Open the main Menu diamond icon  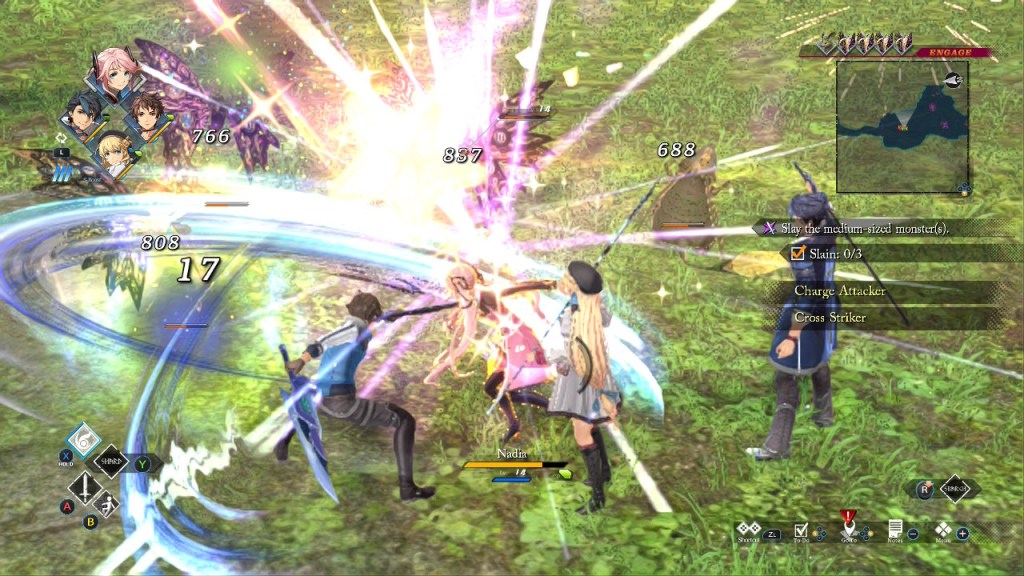pyautogui.click(x=942, y=529)
